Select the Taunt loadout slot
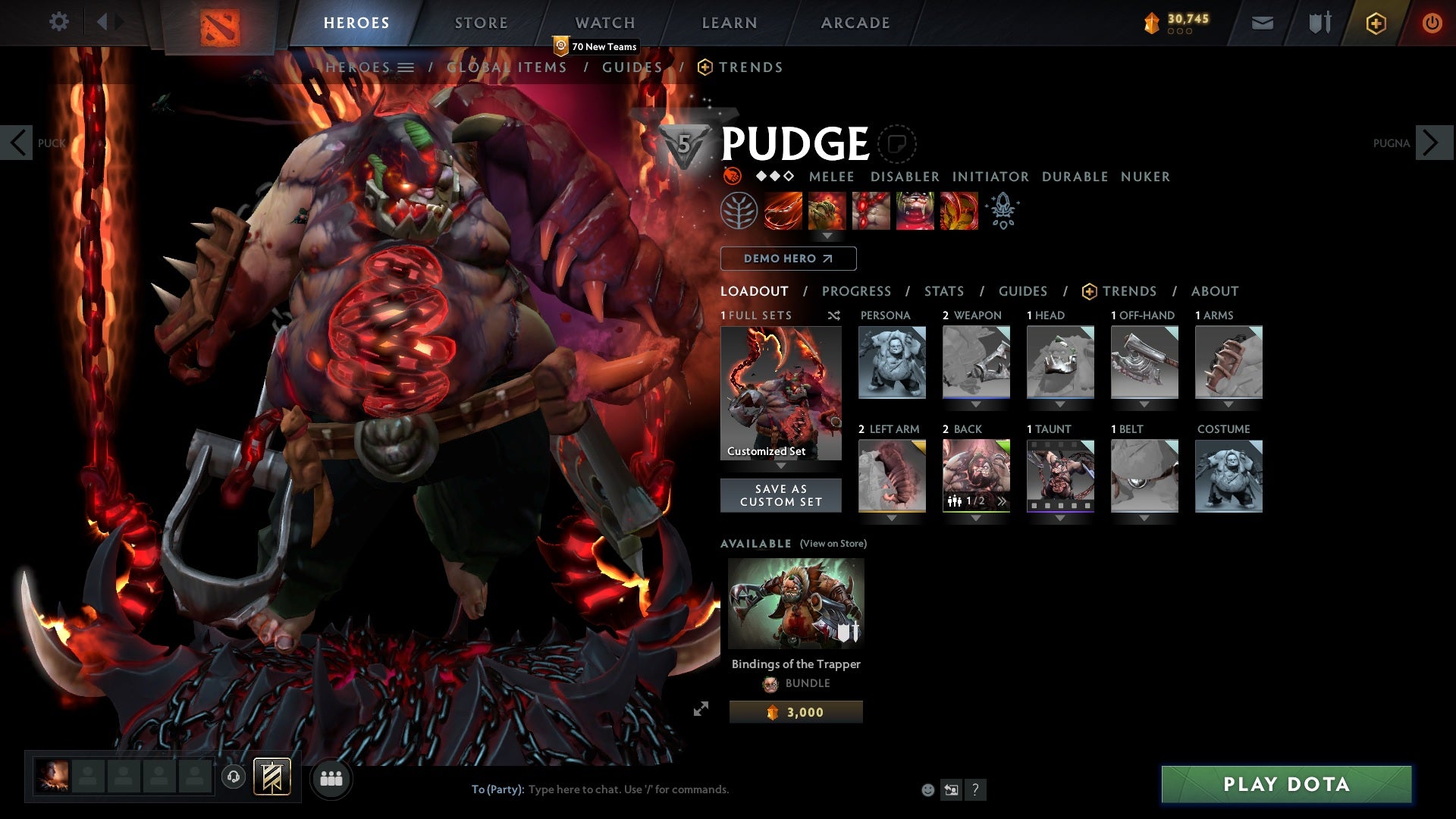The image size is (1456, 819). (x=1060, y=476)
